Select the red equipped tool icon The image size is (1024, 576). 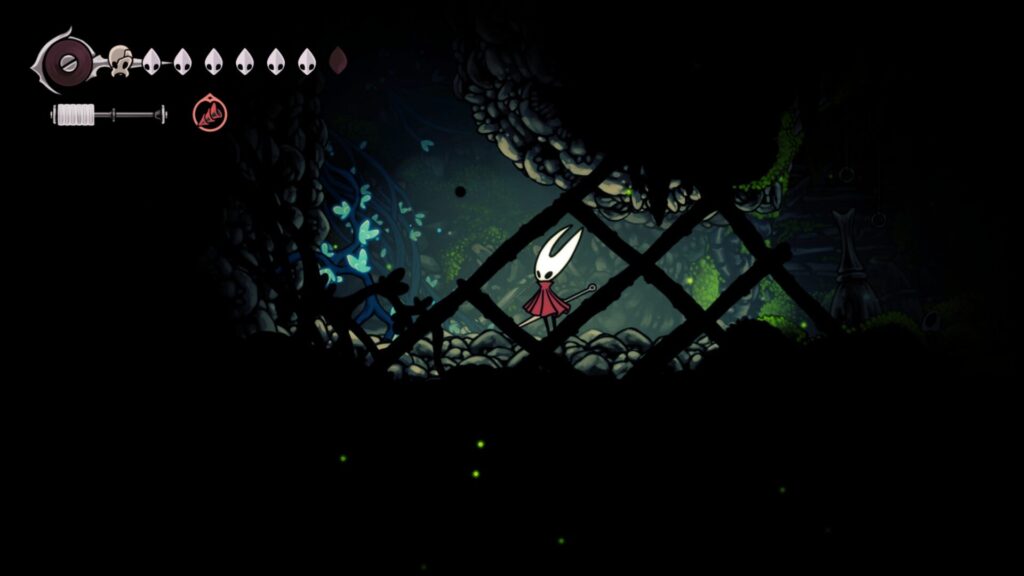point(209,113)
